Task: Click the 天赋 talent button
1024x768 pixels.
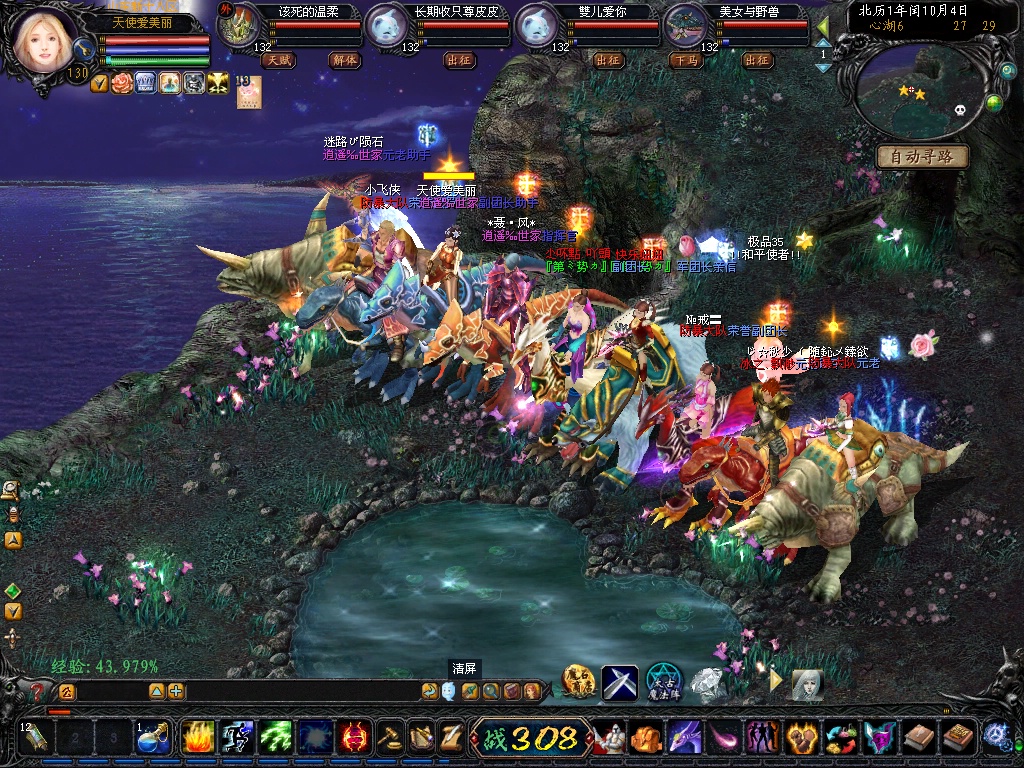Action: pos(278,60)
